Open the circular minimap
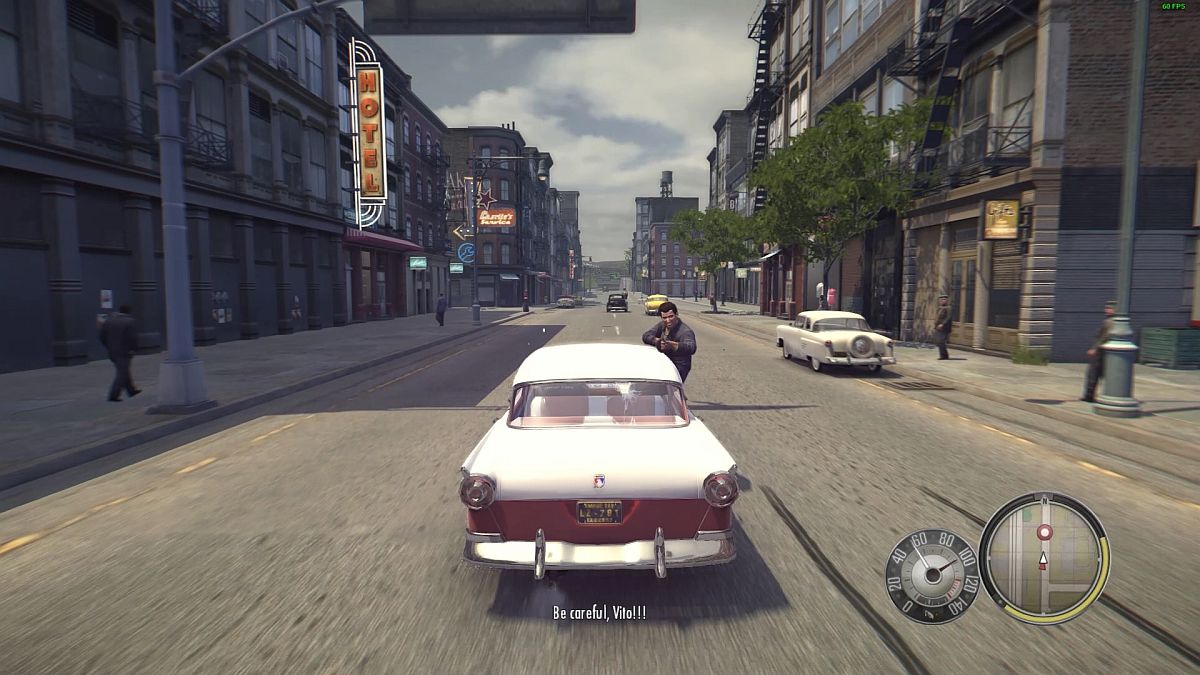 1043,558
